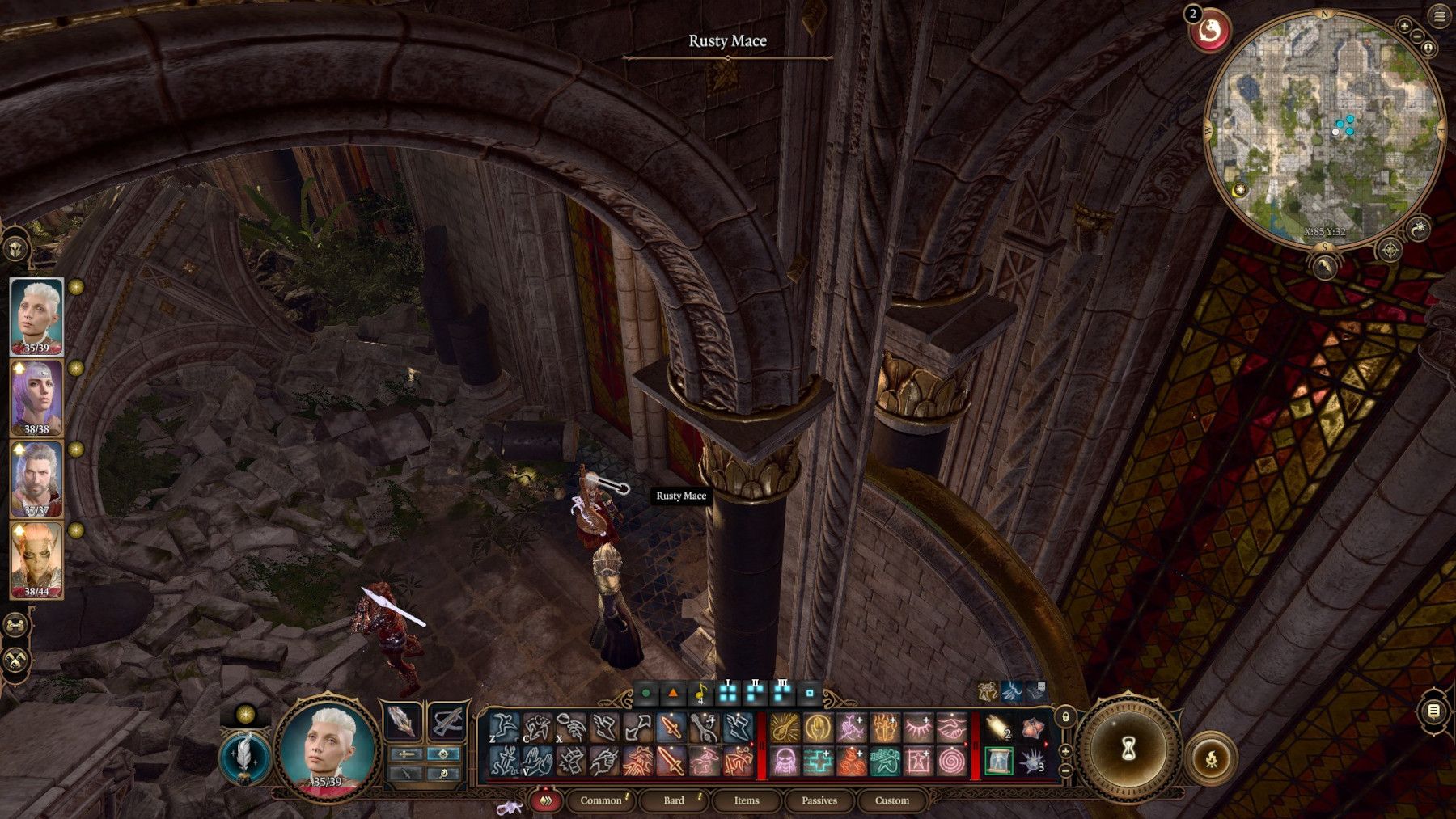Open the campfire rest button

coord(1211,759)
